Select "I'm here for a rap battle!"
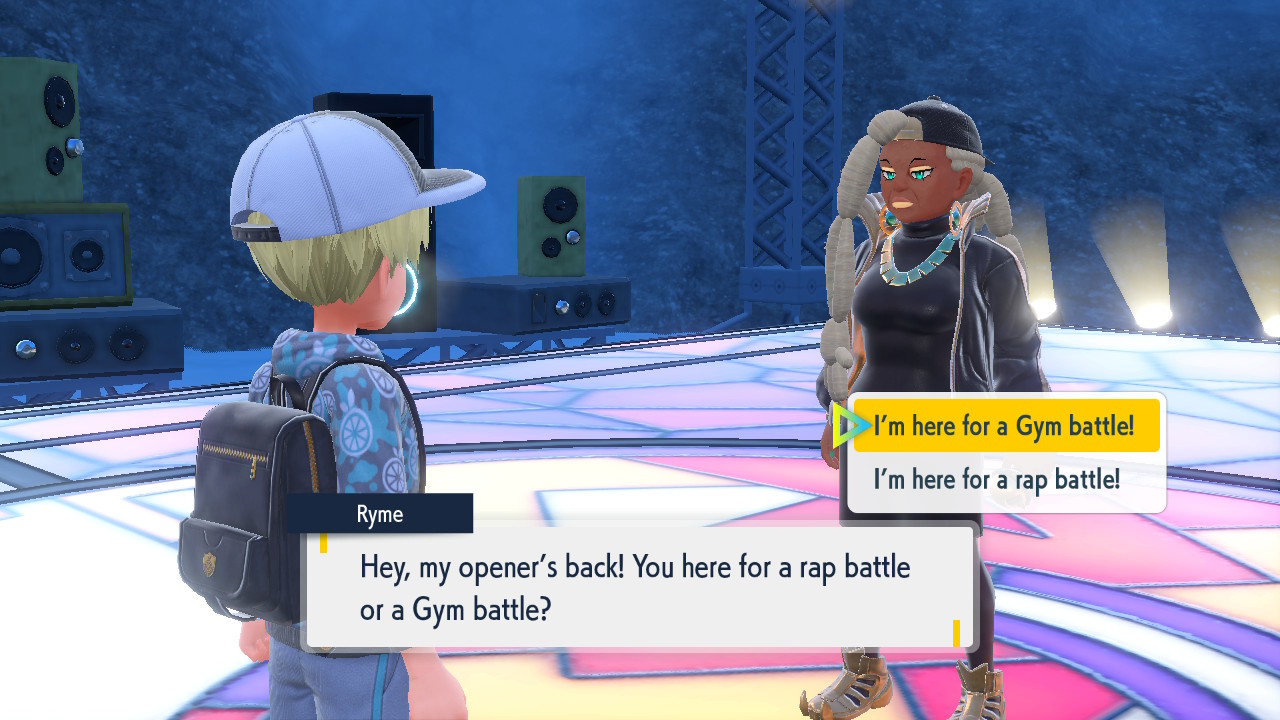1280x720 pixels. (996, 480)
